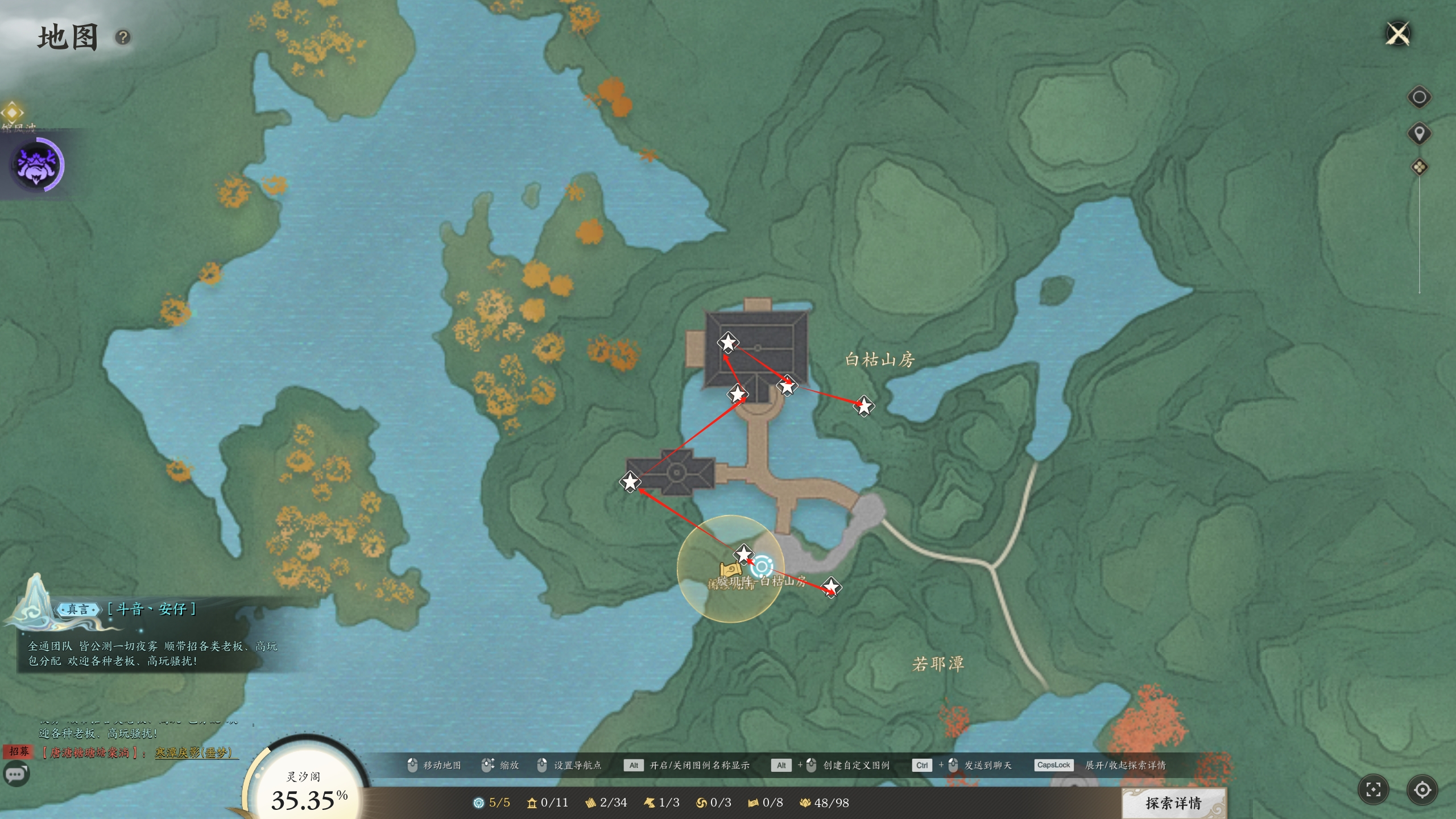Click the yellow scroll map marker
The image size is (1456, 819).
[x=730, y=569]
